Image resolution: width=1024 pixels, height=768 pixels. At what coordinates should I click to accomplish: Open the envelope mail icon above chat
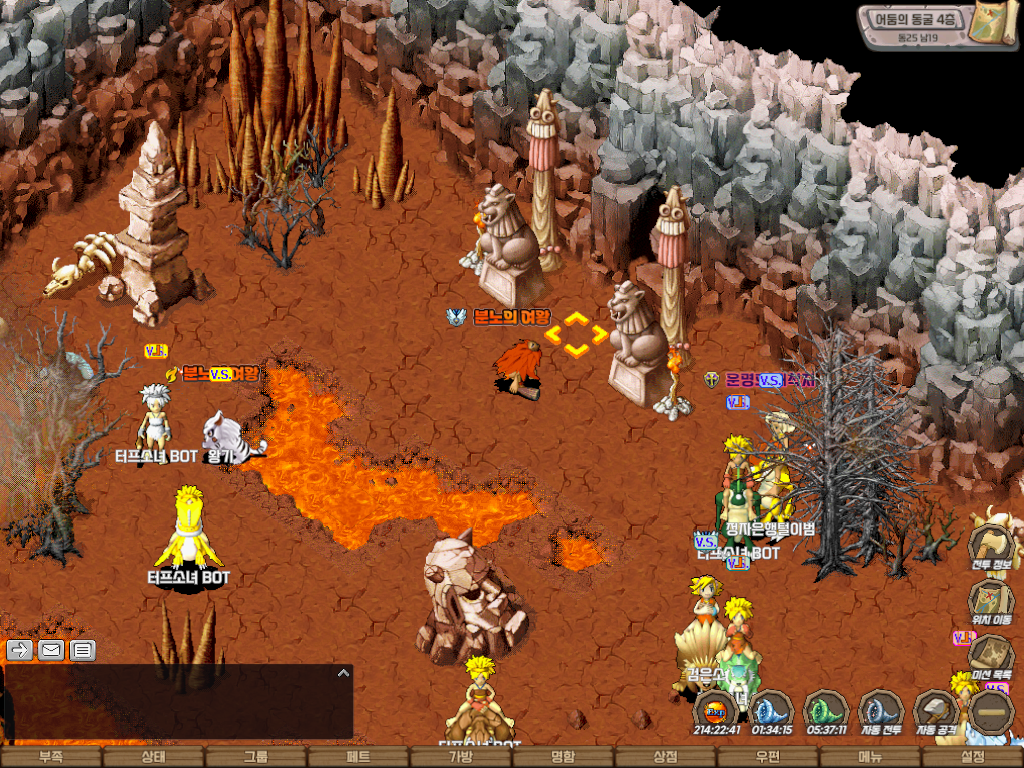[x=51, y=650]
